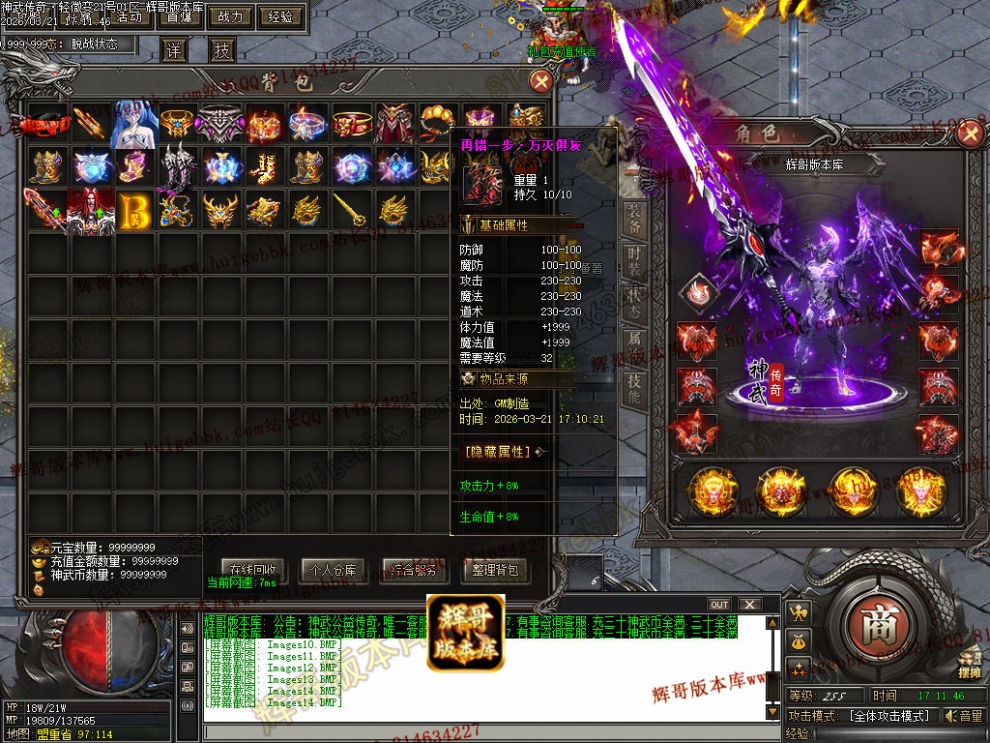This screenshot has height=743, width=990.
Task: Open the 综合服务 services menu
Action: point(412,570)
